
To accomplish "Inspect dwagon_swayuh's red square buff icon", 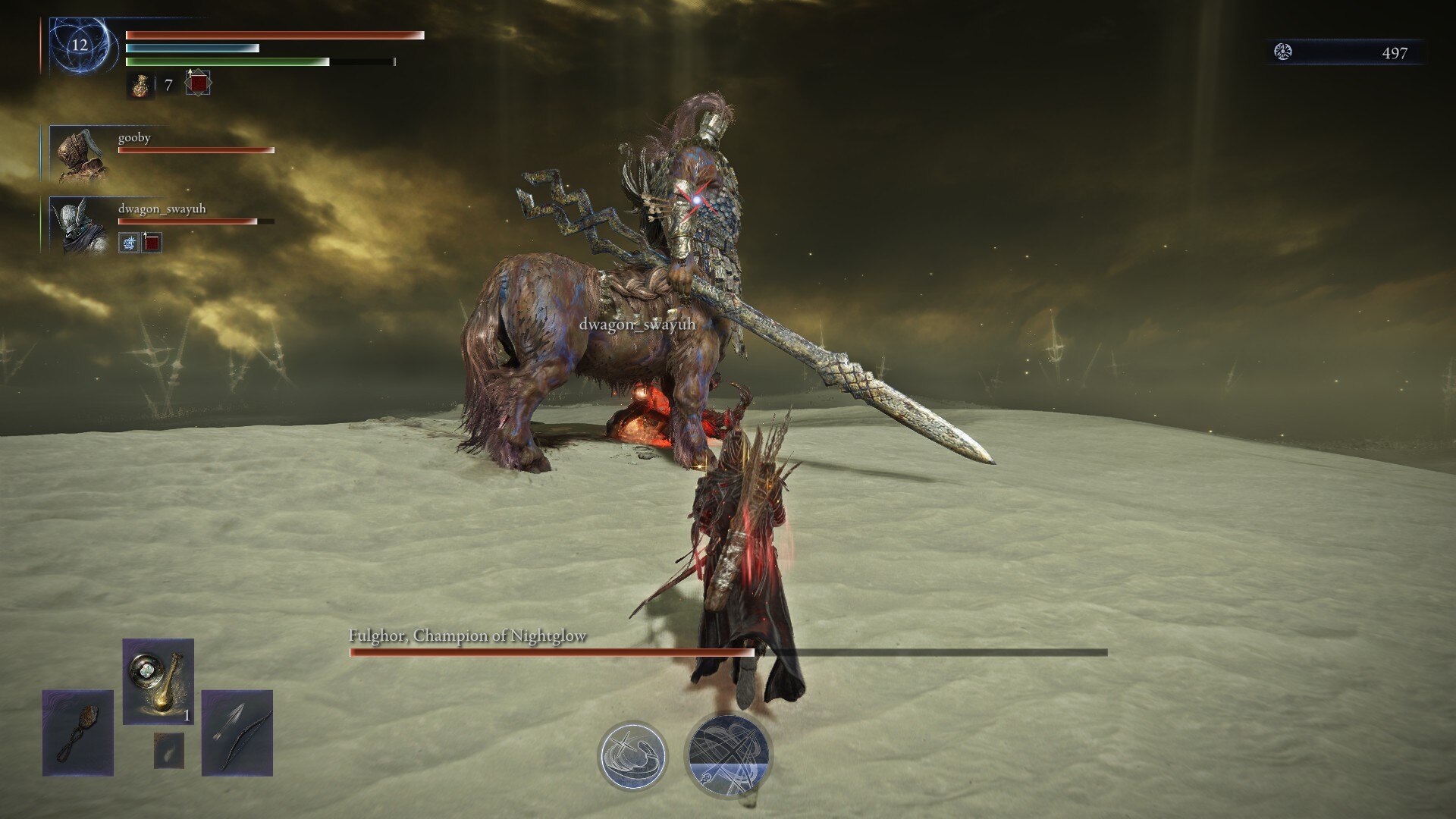I will pyautogui.click(x=152, y=243).
